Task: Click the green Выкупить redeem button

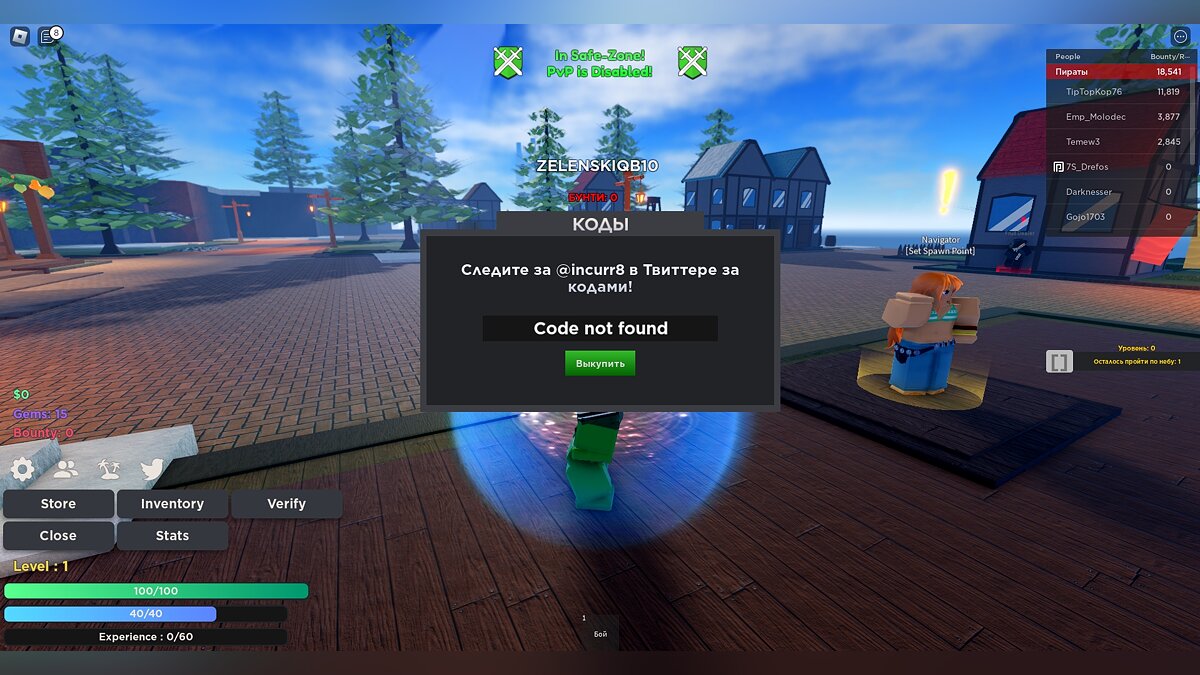Action: tap(600, 363)
